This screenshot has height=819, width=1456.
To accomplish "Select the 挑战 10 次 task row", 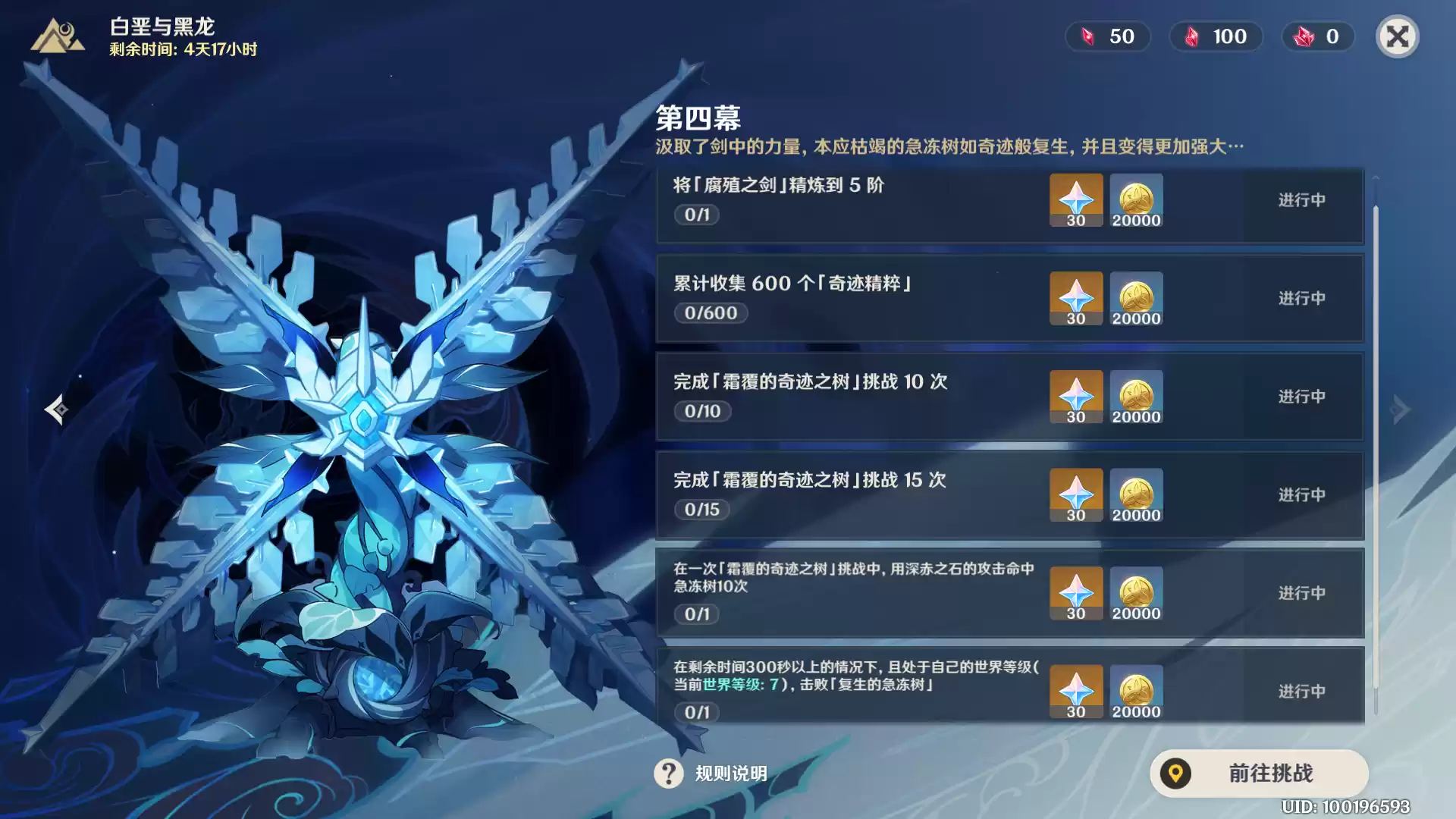I will click(849, 397).
